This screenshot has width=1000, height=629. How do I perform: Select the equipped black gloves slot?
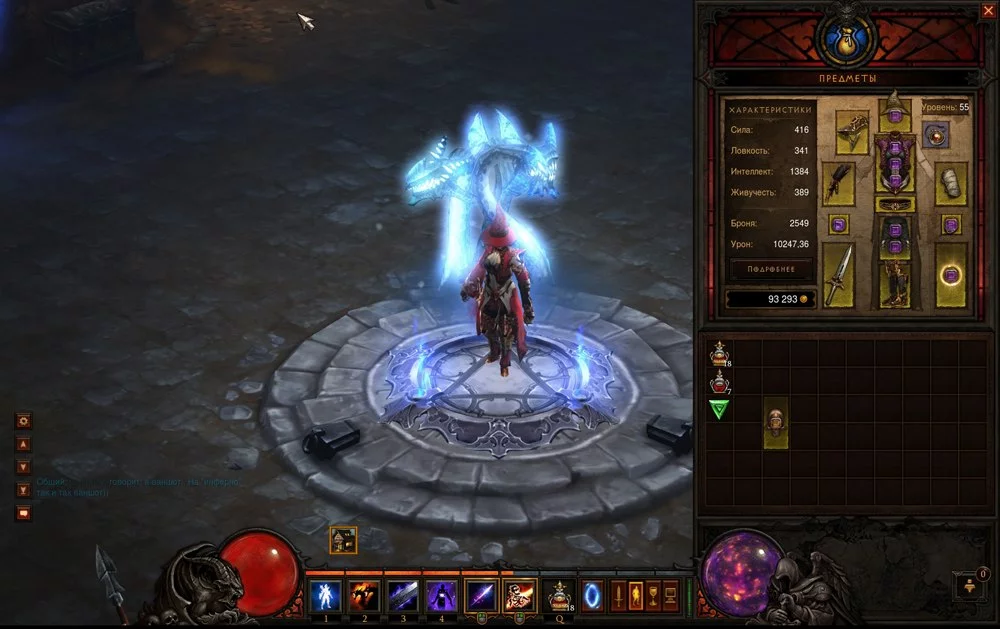click(x=838, y=184)
